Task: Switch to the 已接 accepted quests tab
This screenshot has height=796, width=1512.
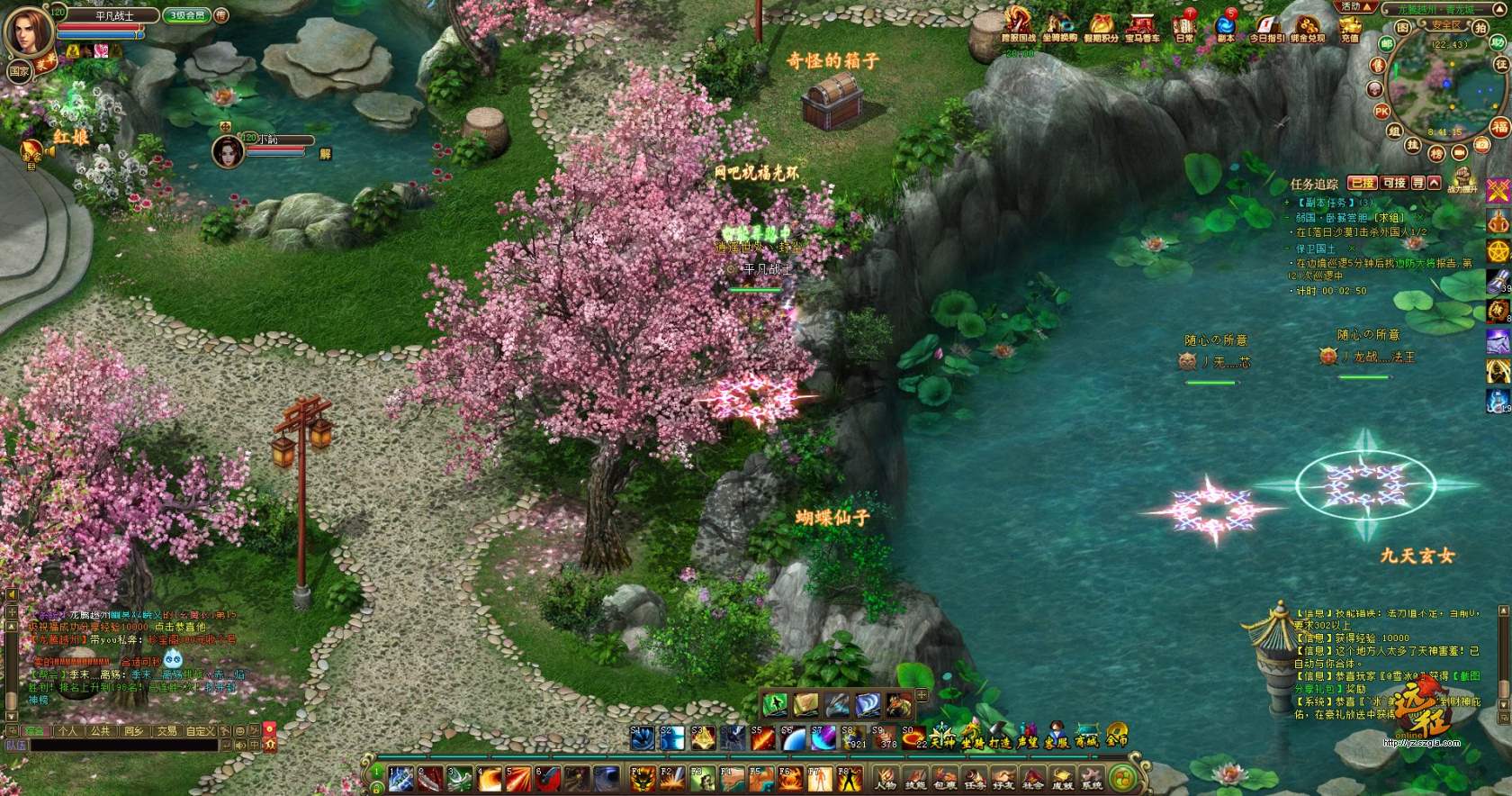Action: 1363,183
